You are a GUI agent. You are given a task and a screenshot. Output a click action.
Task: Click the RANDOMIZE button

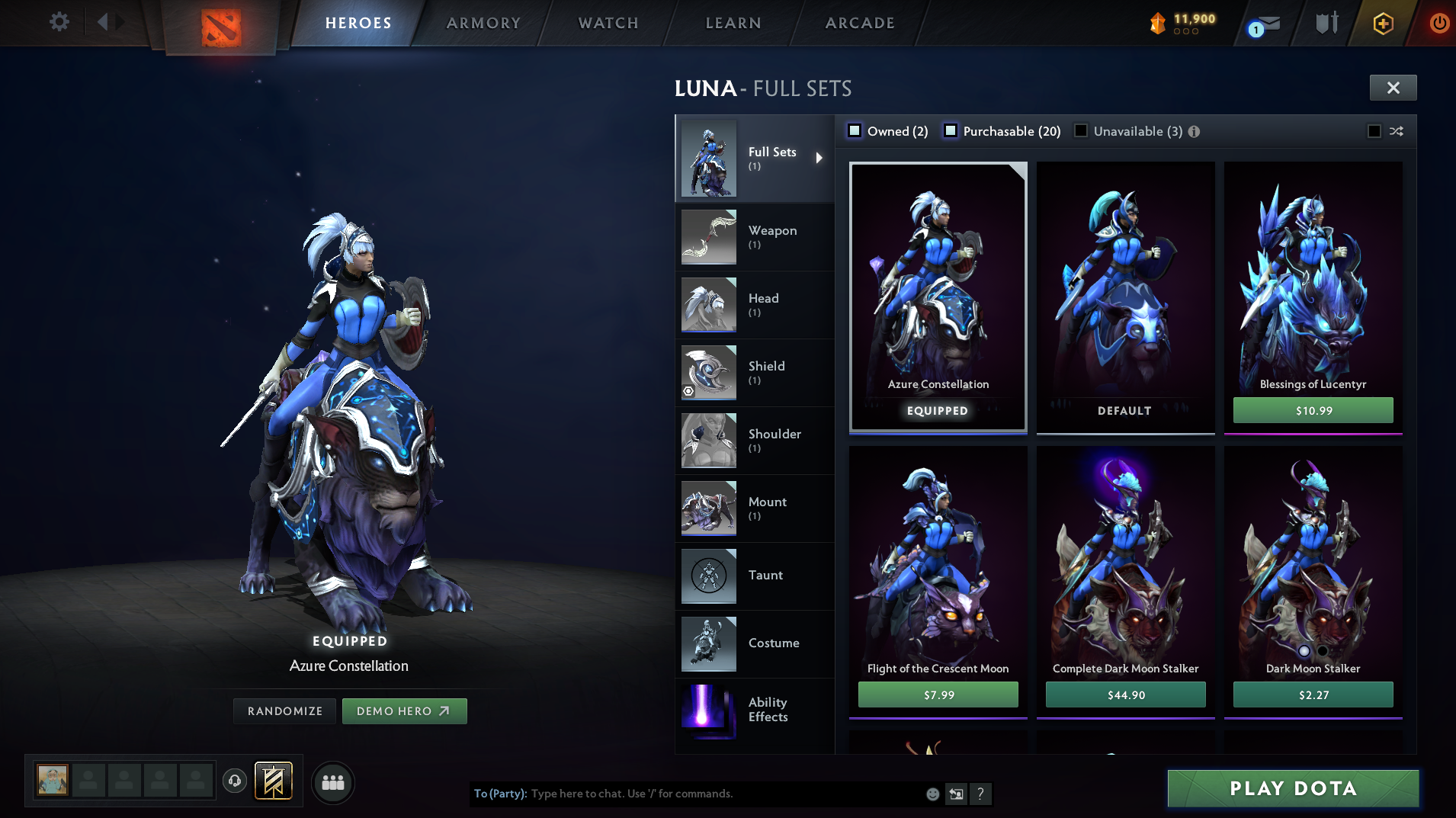(284, 711)
